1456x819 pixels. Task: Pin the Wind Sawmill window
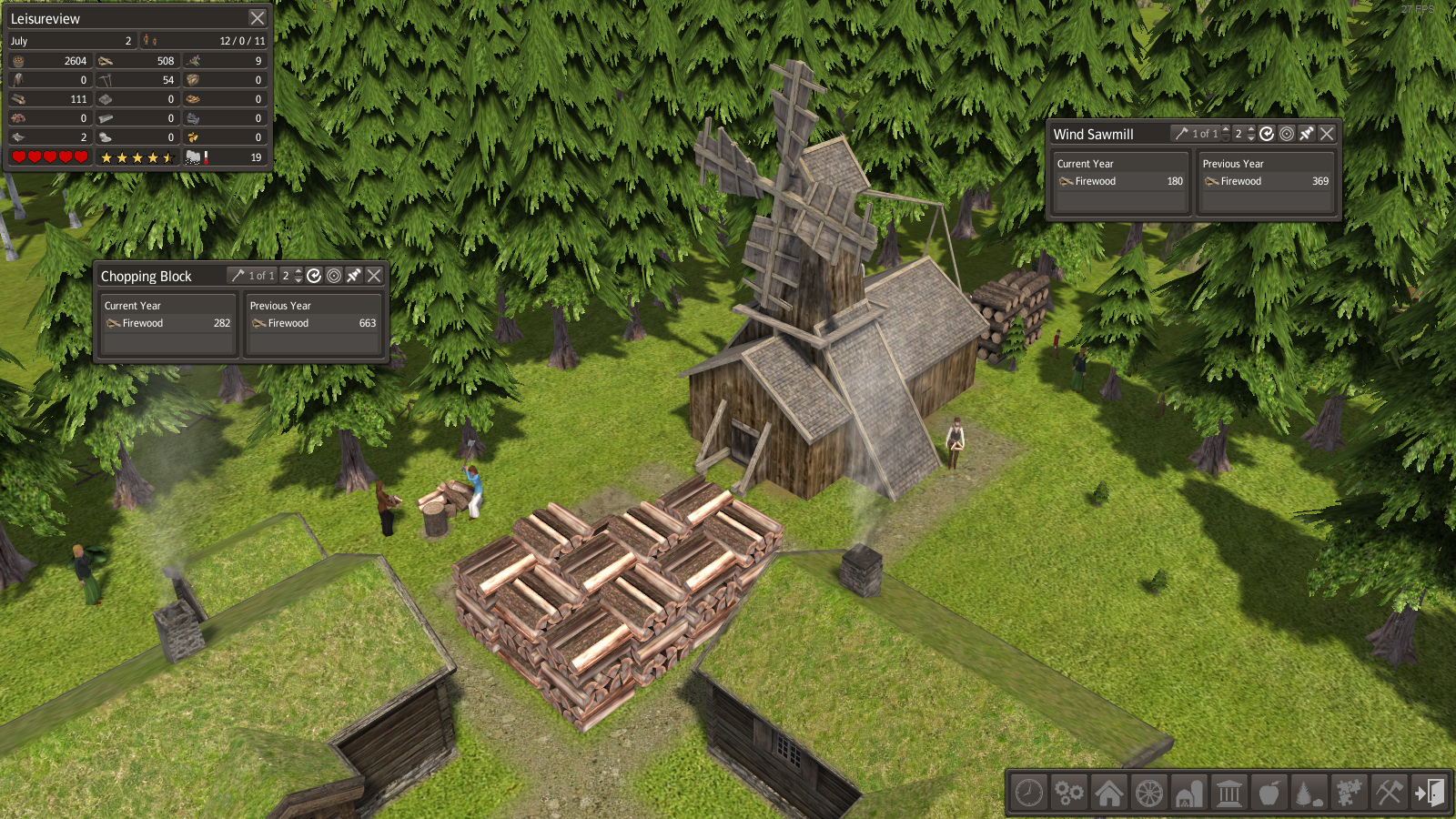(x=1307, y=134)
